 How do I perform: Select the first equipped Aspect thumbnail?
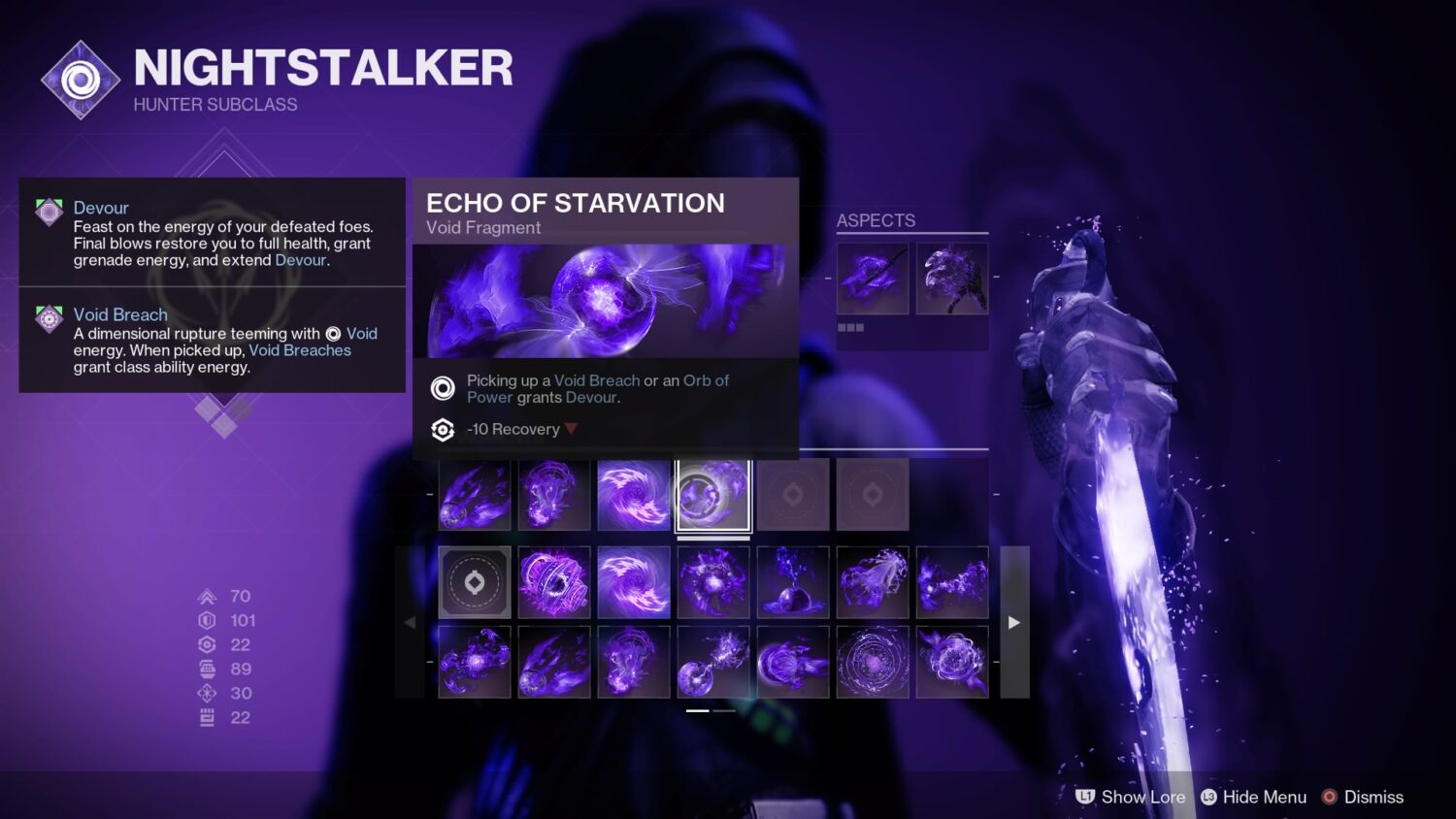coord(872,278)
